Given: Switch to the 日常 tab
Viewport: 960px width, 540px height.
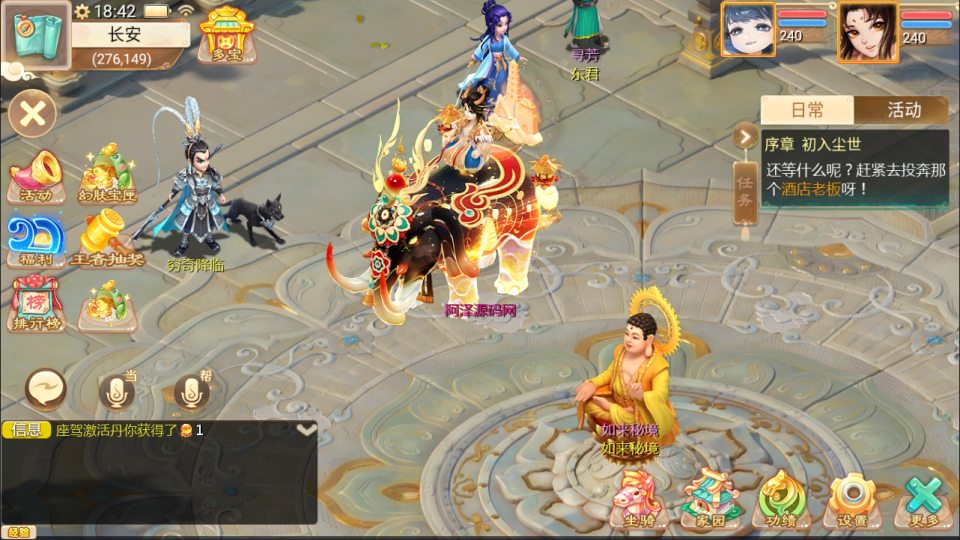Looking at the screenshot, I should (x=807, y=110).
